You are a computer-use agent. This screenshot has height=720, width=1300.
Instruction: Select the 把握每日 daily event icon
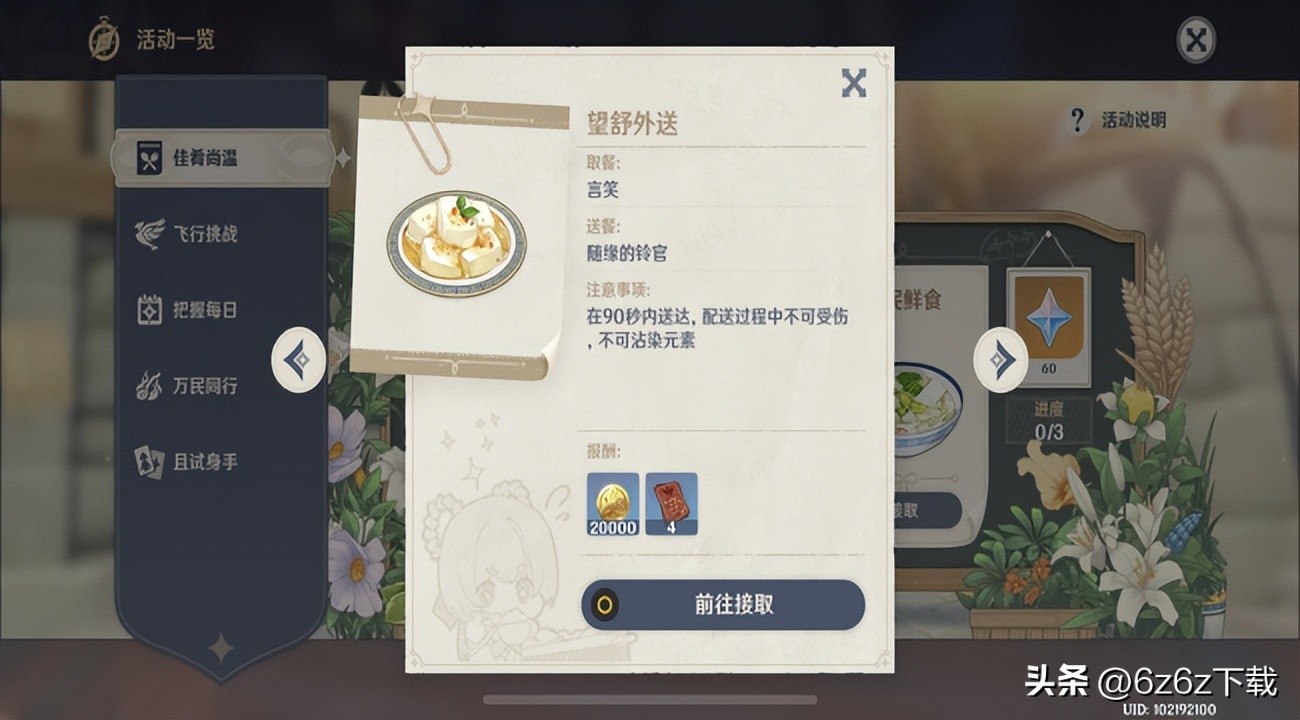150,310
